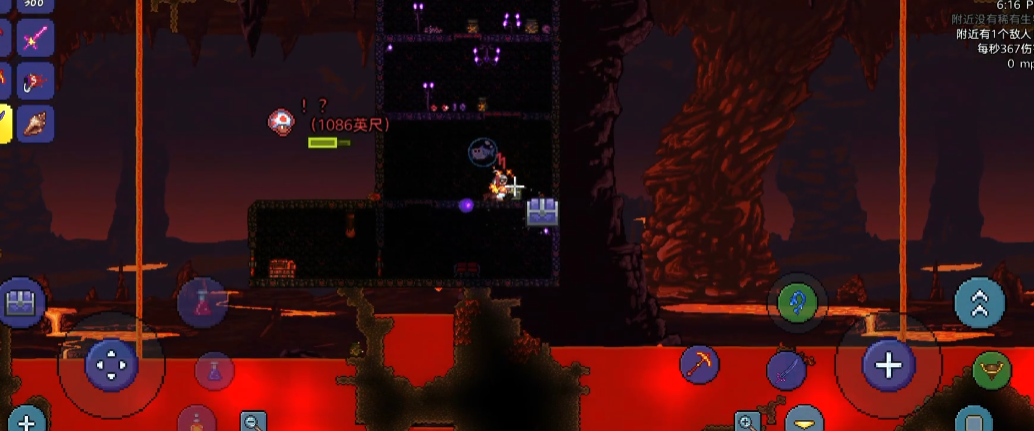
Task: Use the orange buff potion quick button
Action: [196, 420]
